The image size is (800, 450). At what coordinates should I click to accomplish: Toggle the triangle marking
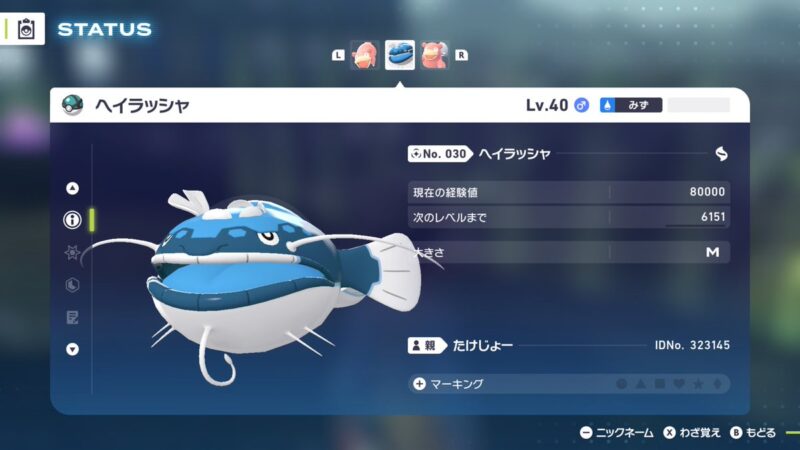[x=641, y=384]
